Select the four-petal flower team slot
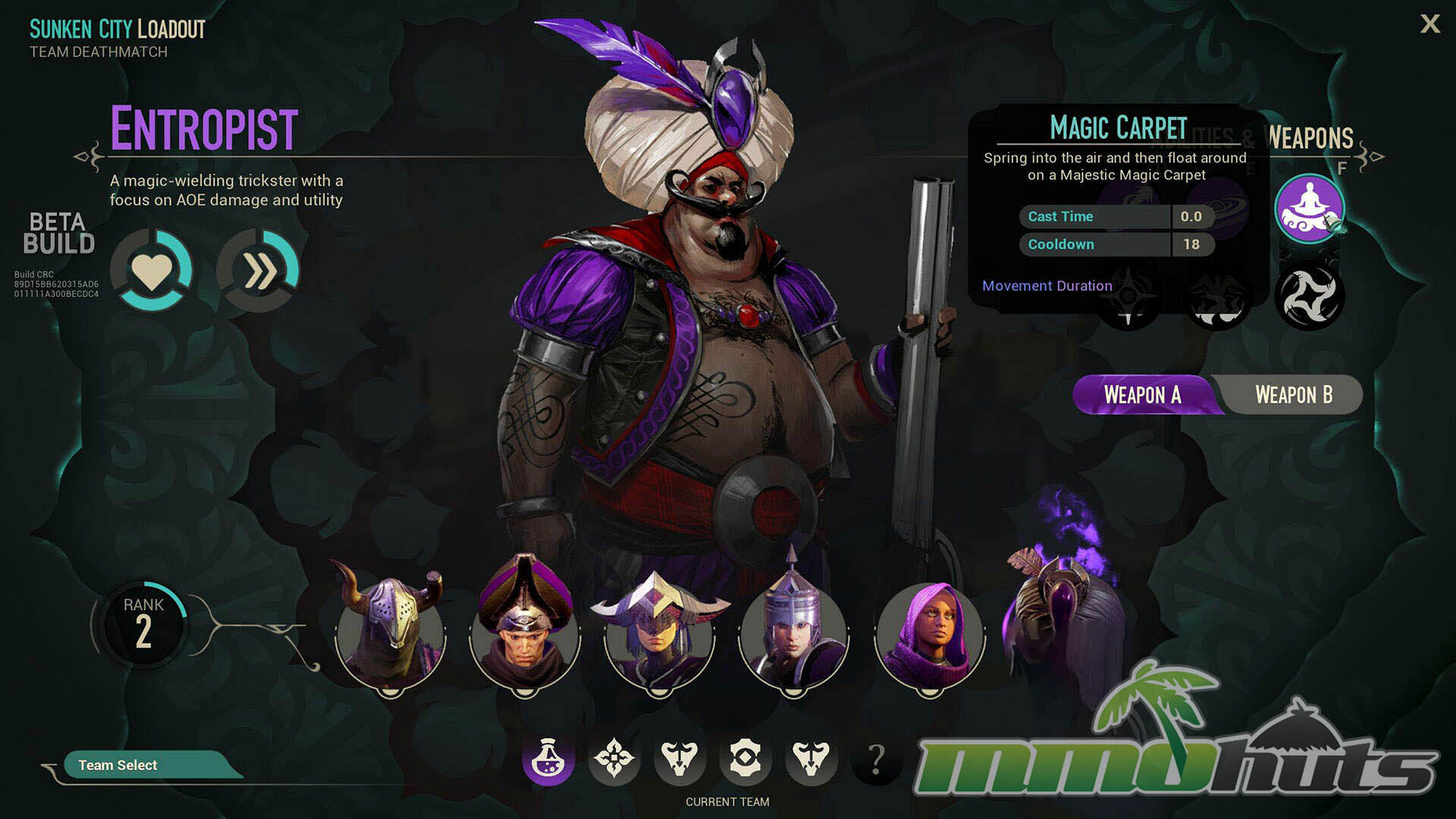 click(613, 758)
